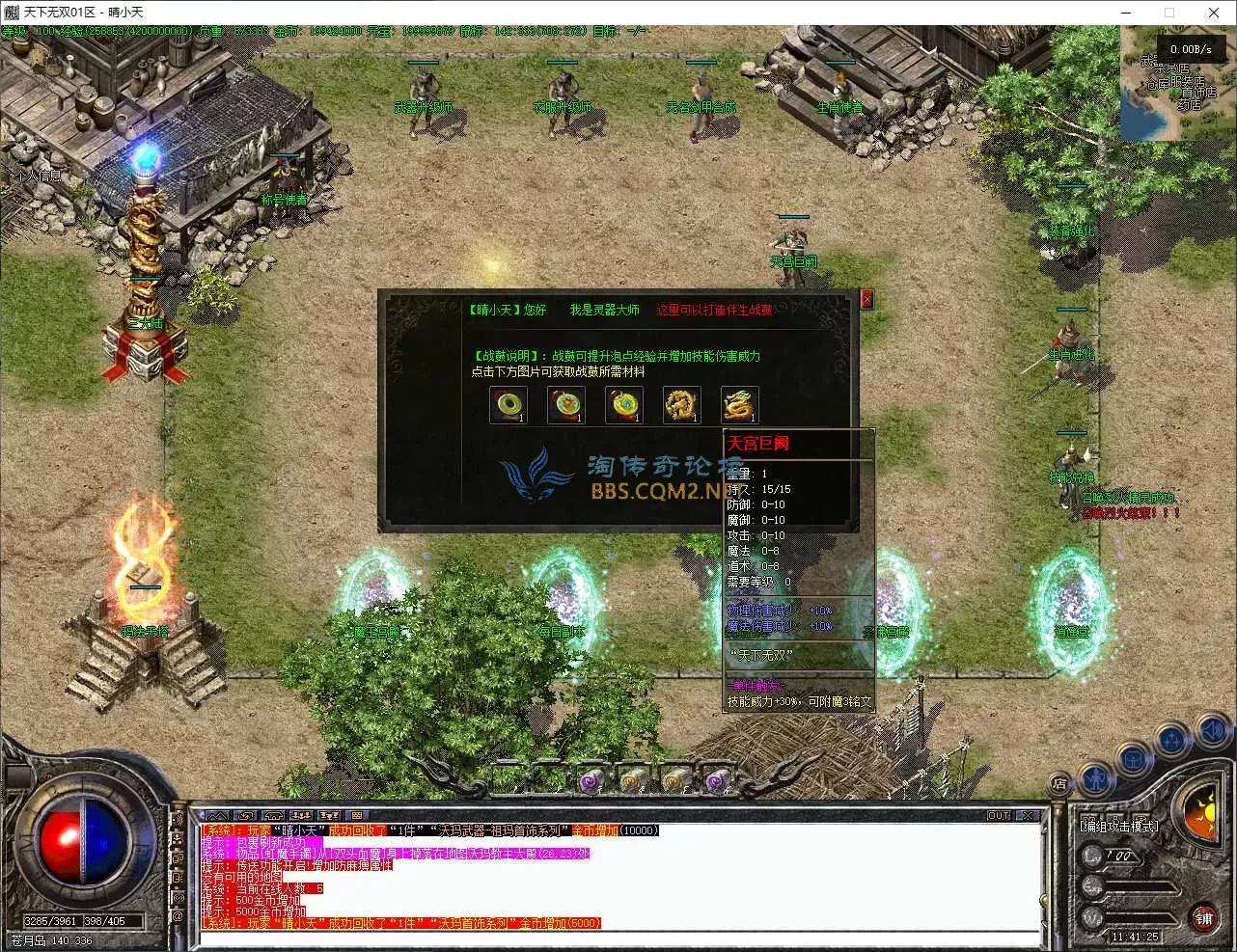Minimize the game window
1237x952 pixels.
[1125, 13]
